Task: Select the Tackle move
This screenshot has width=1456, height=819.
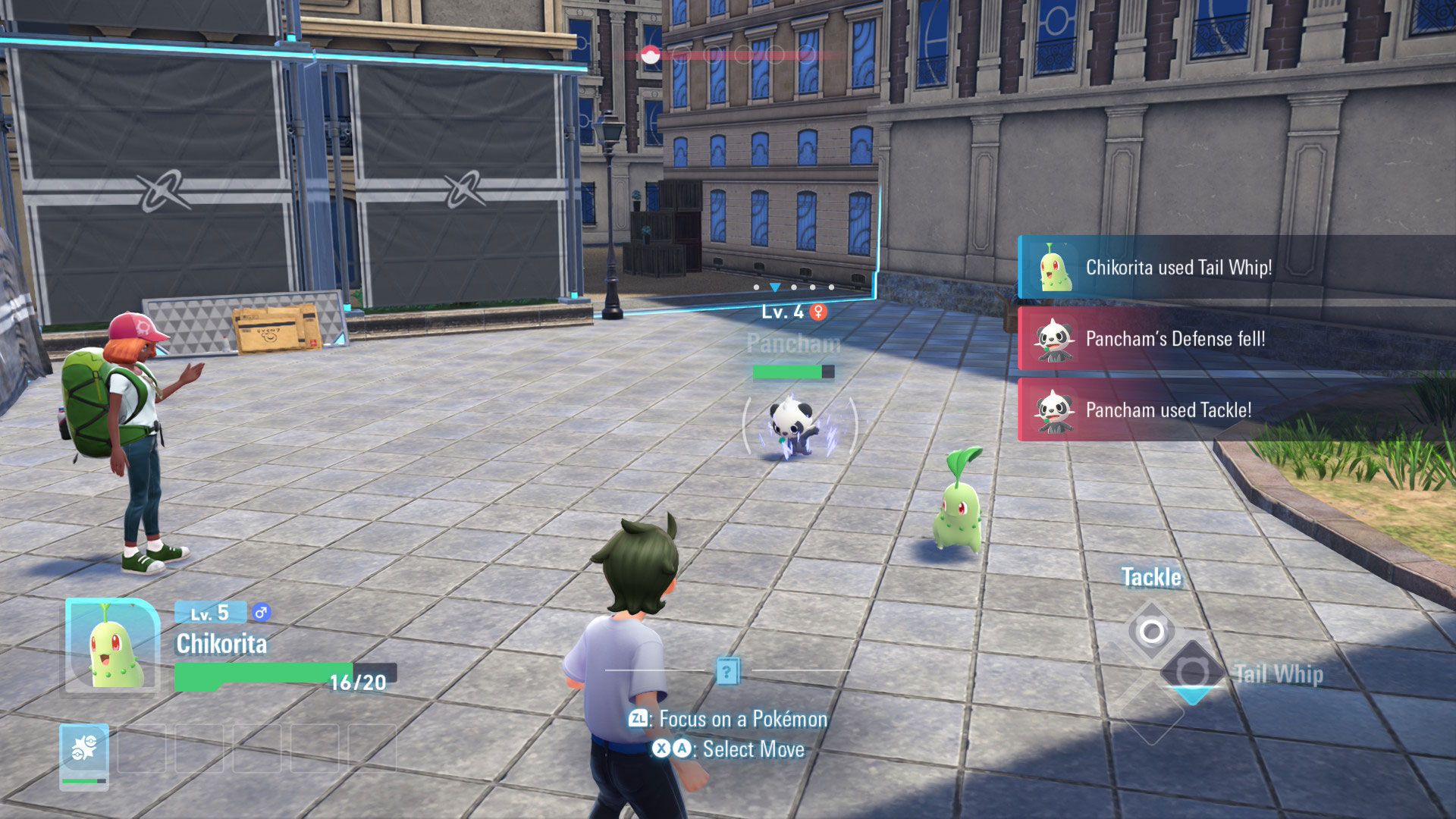Action: pyautogui.click(x=1151, y=629)
